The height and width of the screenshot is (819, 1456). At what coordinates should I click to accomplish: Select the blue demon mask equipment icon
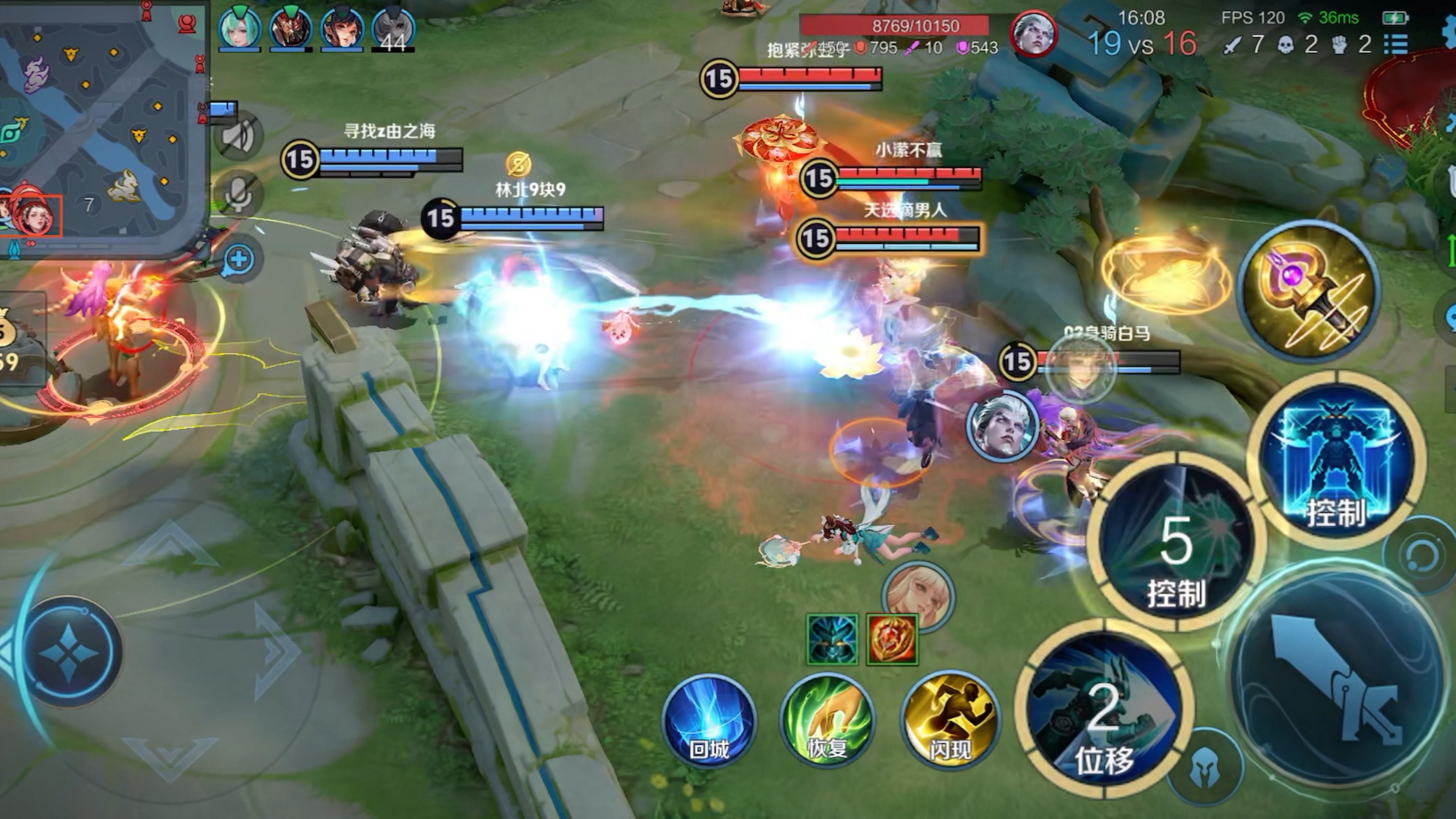click(x=832, y=639)
